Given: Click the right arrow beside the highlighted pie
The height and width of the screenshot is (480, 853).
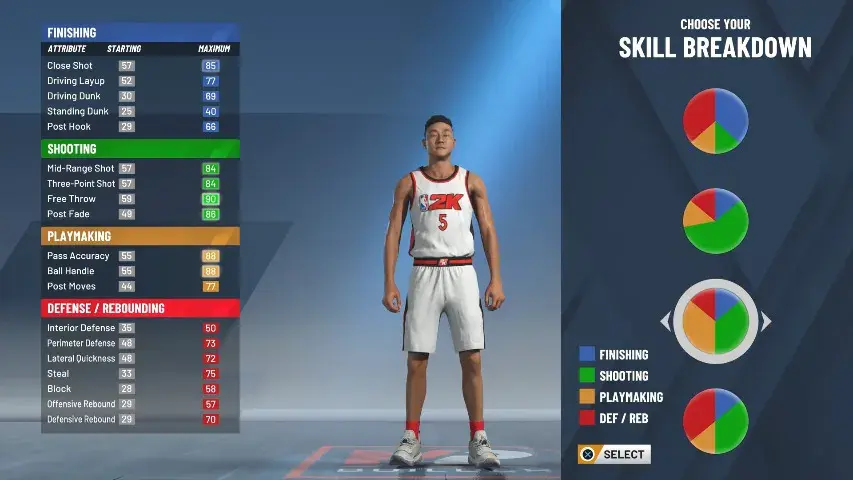Looking at the screenshot, I should coord(766,321).
